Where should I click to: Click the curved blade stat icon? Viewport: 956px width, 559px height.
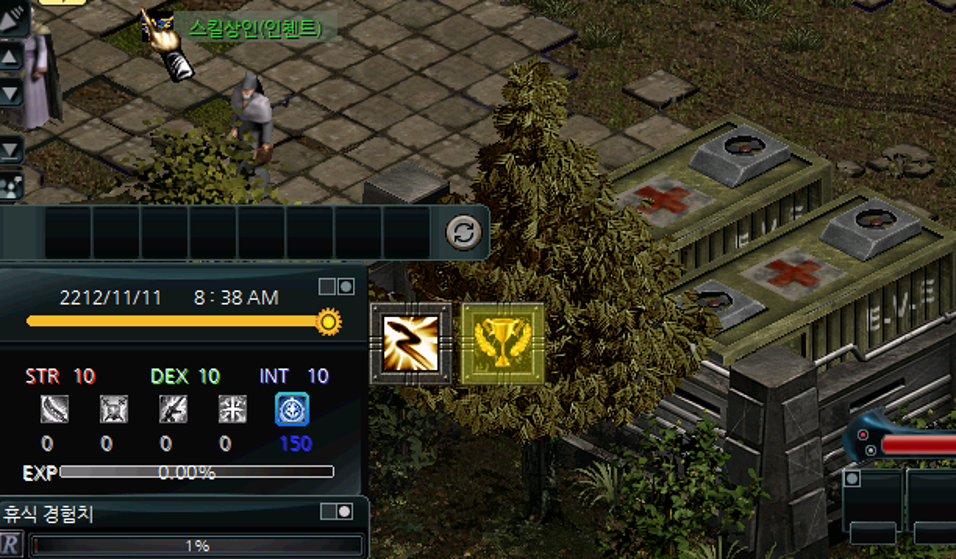[x=54, y=409]
